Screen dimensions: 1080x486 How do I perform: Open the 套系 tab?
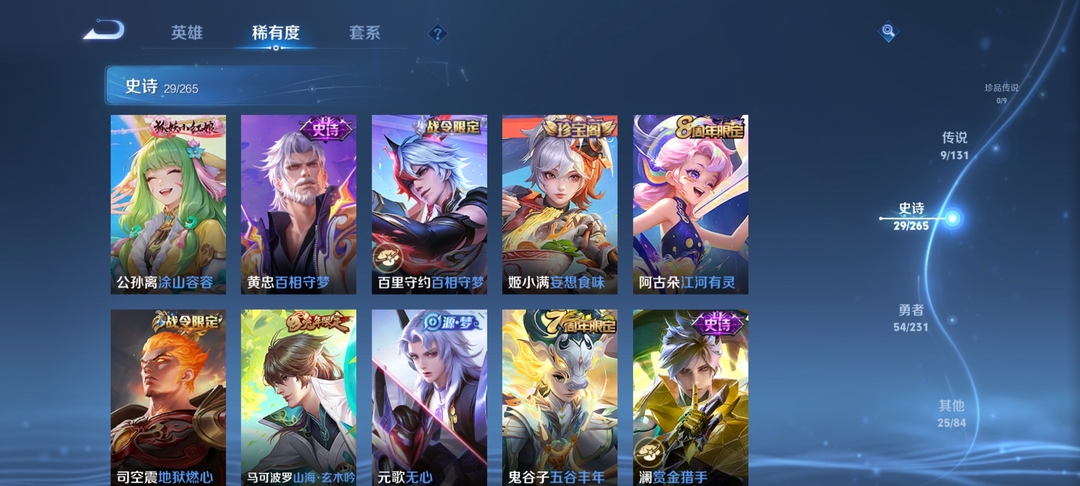[x=364, y=33]
